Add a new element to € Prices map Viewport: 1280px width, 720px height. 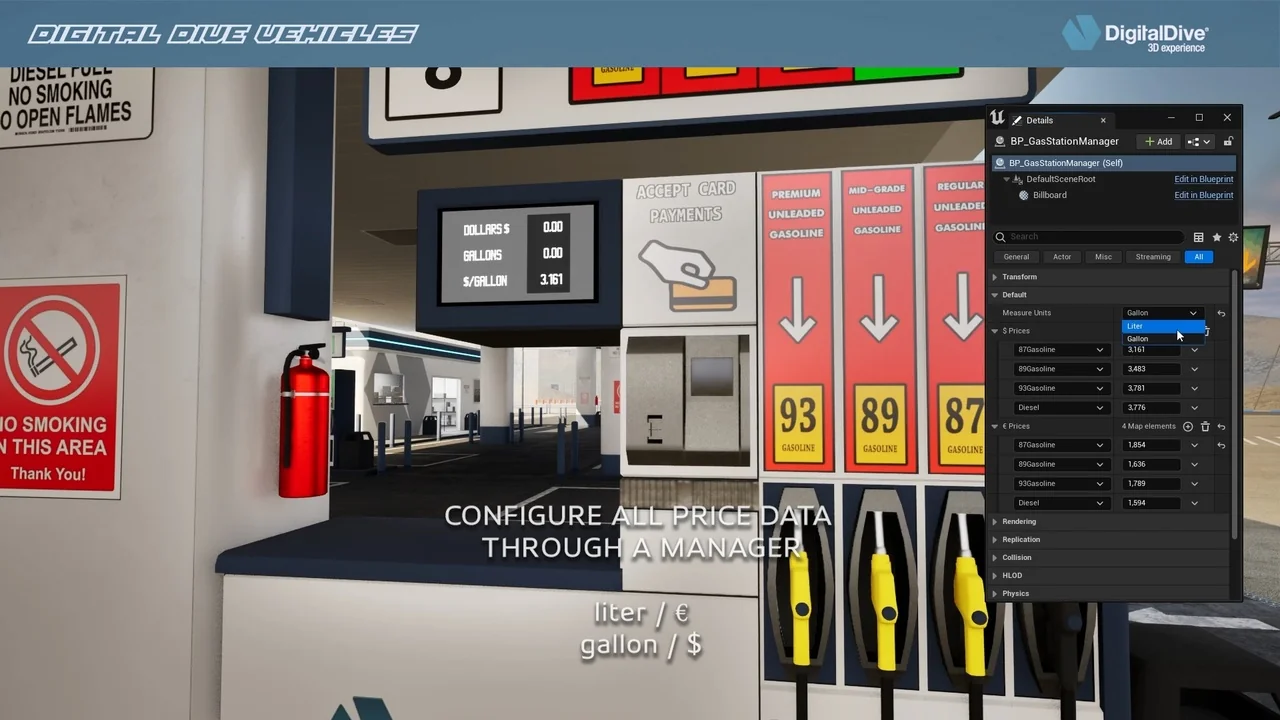tap(1188, 426)
